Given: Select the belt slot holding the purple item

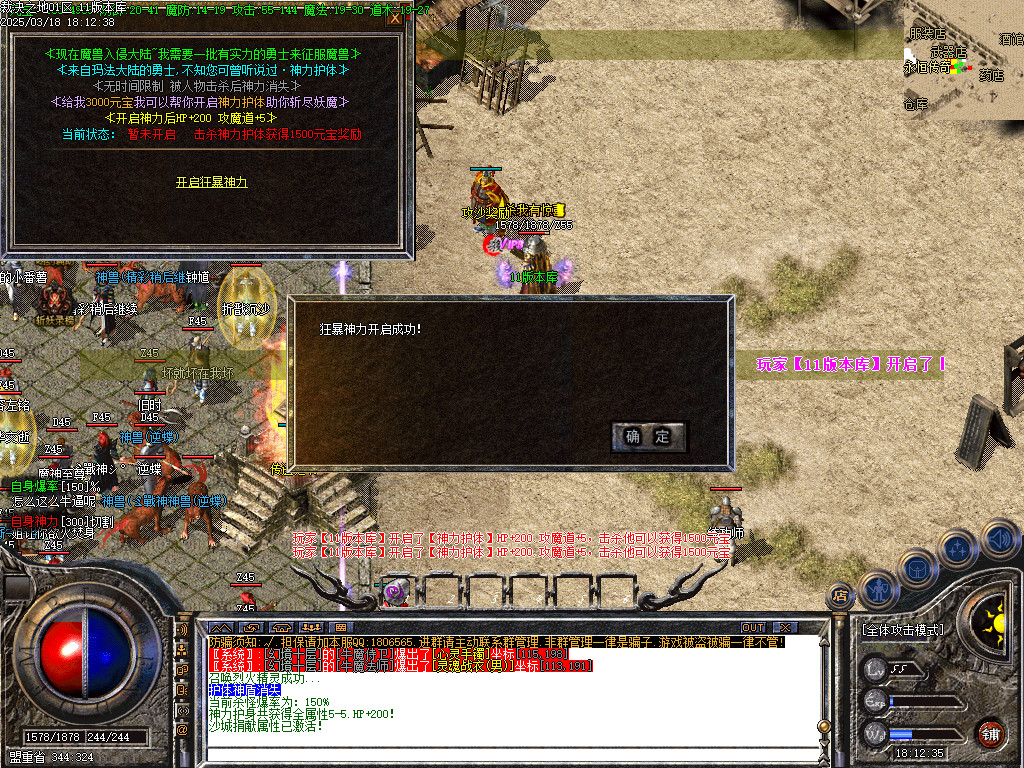Looking at the screenshot, I should point(397,591).
